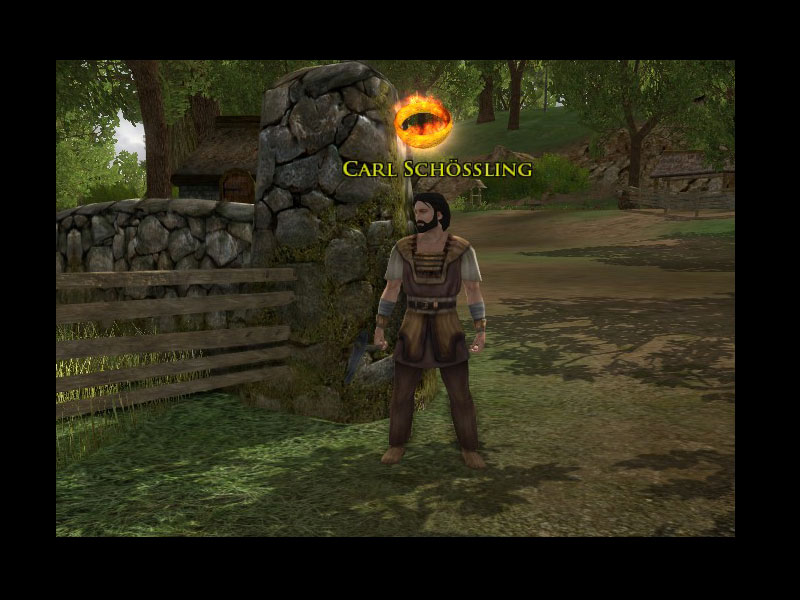Image resolution: width=800 pixels, height=600 pixels.
Task: Click the flaming quest ring icon
Action: pyautogui.click(x=422, y=121)
